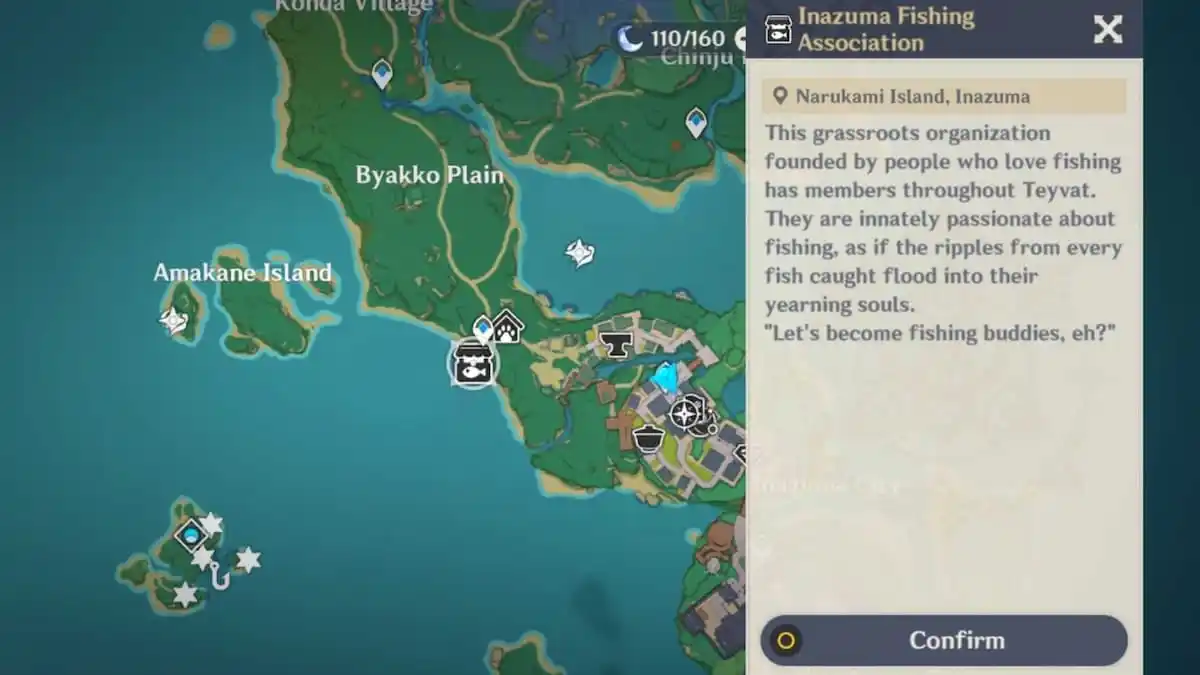Select the paw-print house map marker

[x=508, y=325]
